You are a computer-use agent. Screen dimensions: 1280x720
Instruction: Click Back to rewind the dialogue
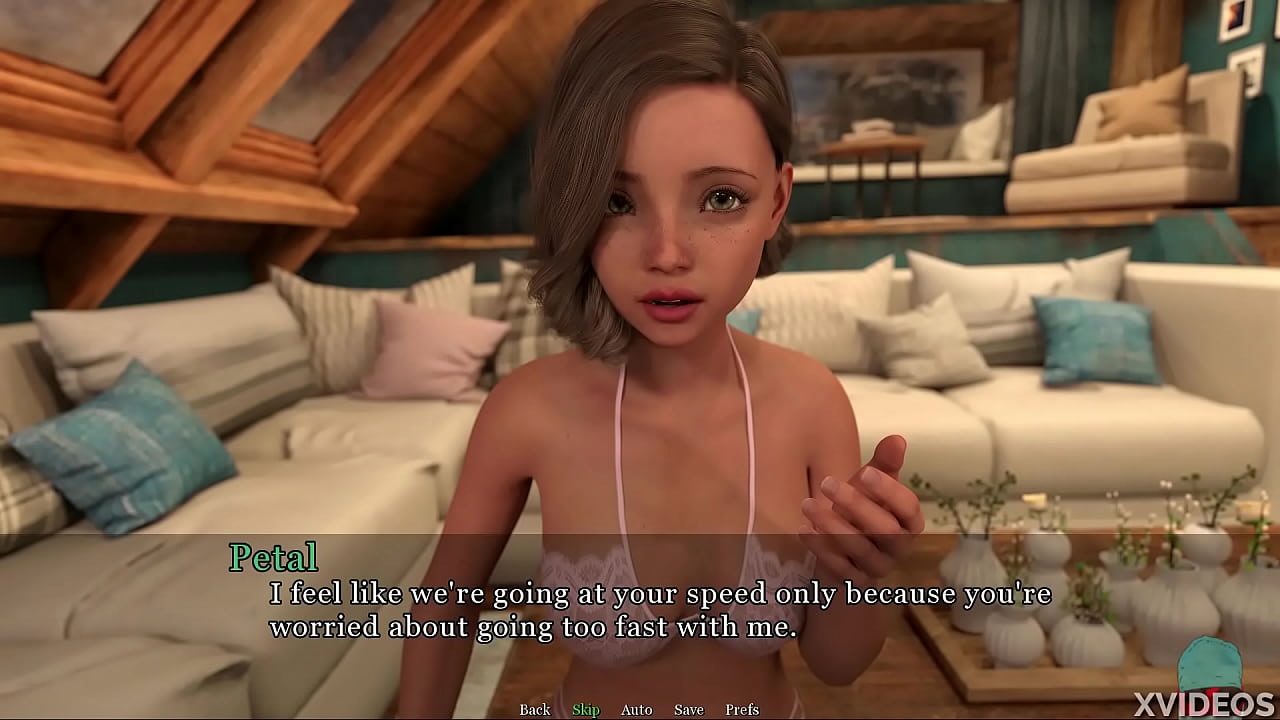click(x=534, y=709)
